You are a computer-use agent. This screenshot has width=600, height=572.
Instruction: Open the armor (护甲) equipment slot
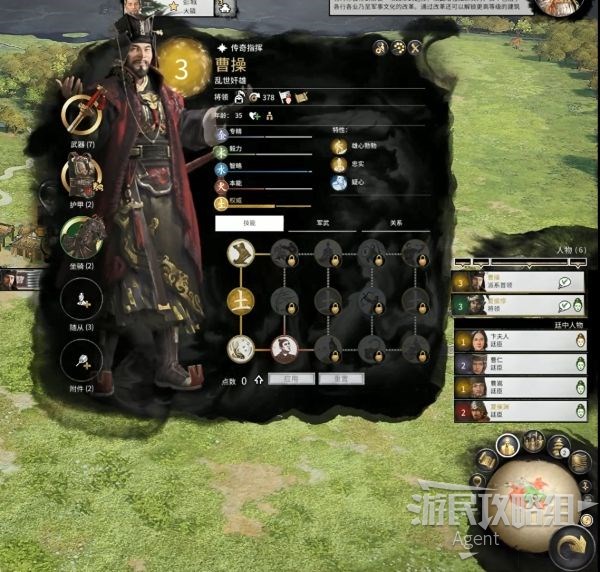coord(82,178)
